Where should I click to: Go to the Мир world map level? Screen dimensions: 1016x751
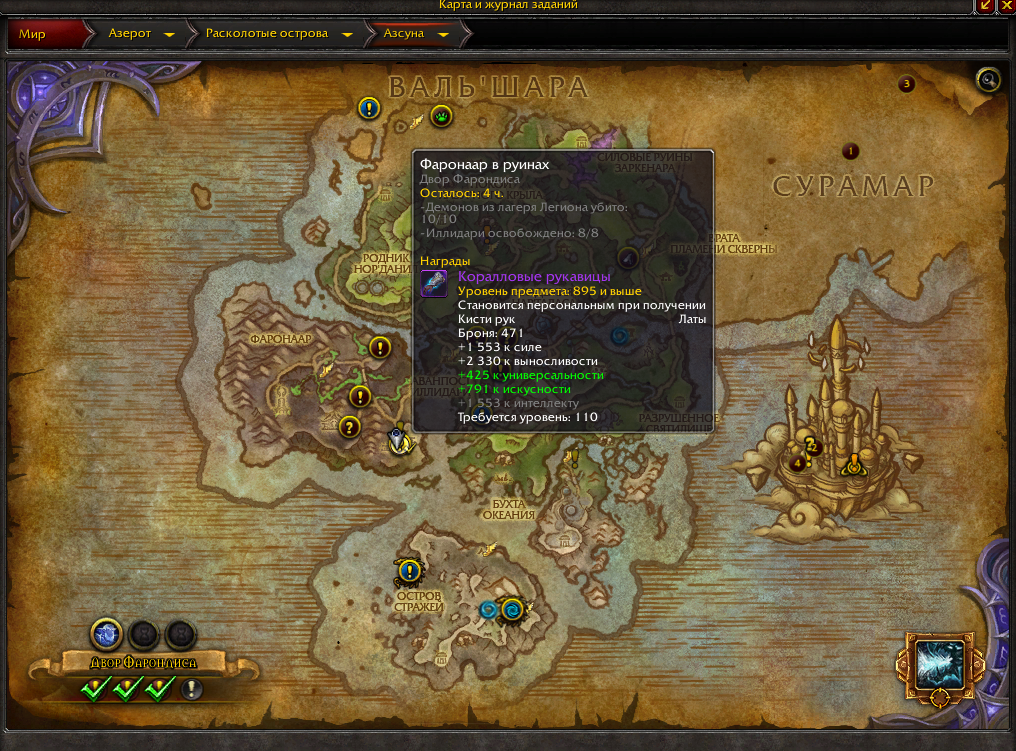pos(33,33)
